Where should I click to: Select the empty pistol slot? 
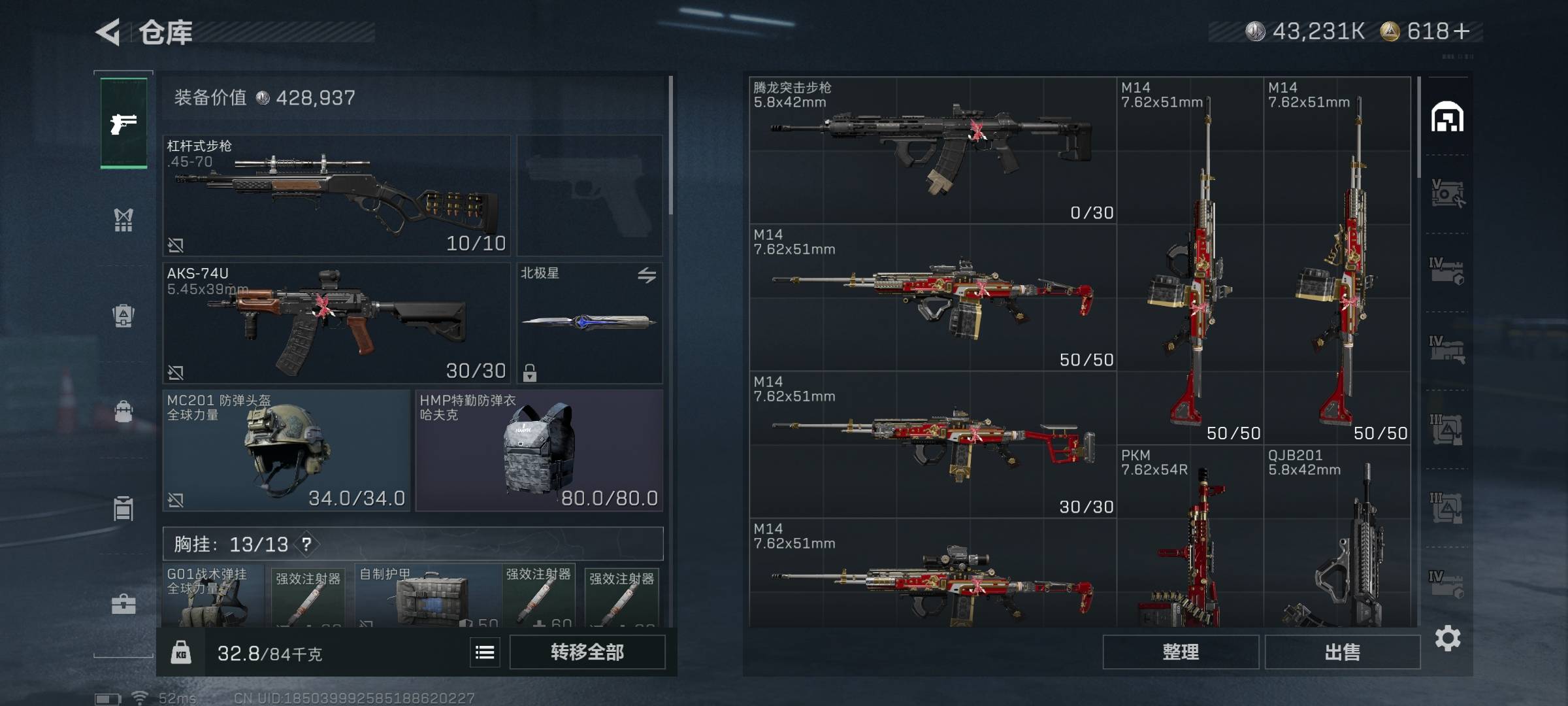coord(589,195)
